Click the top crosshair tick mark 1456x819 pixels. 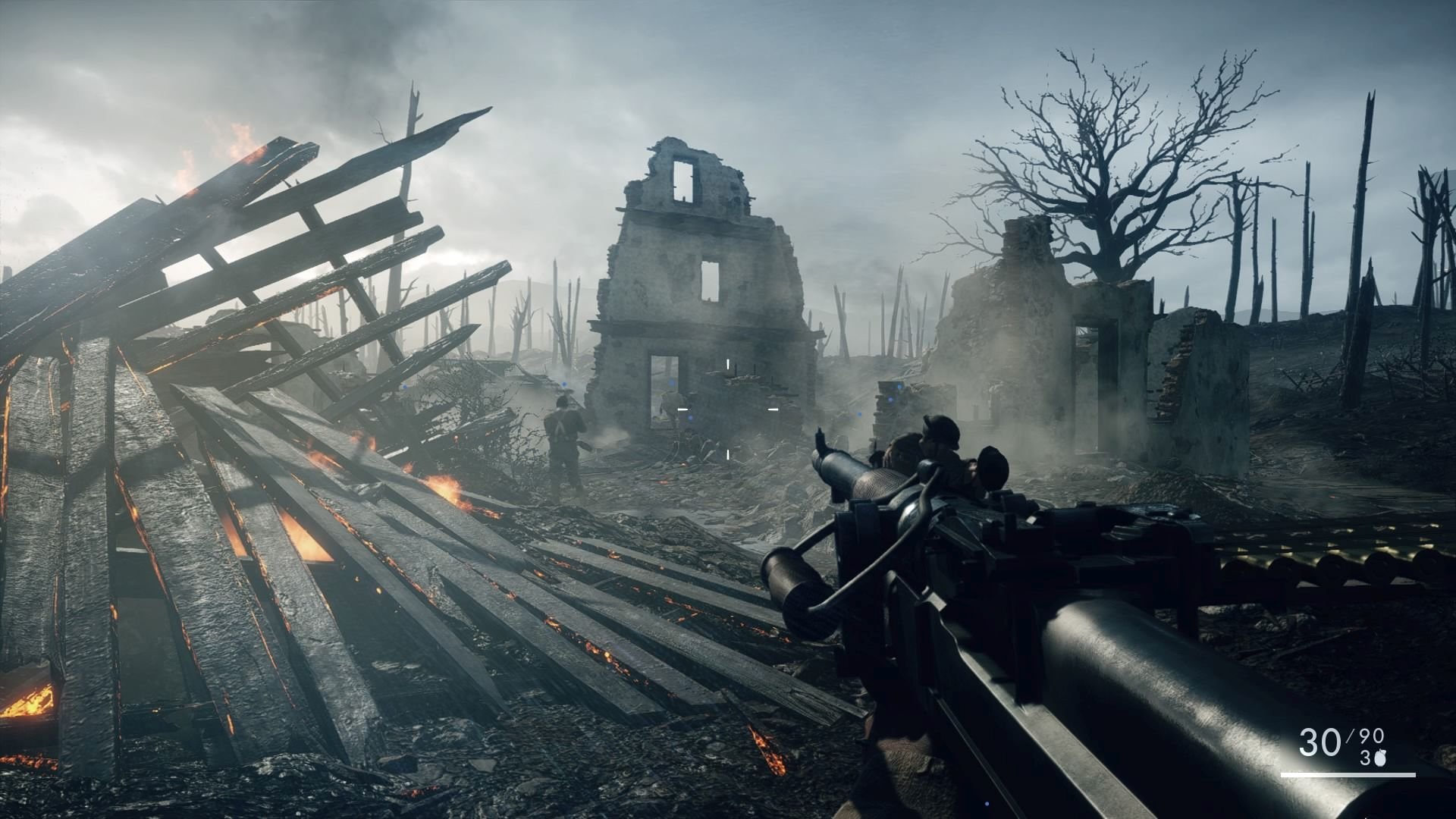728,363
